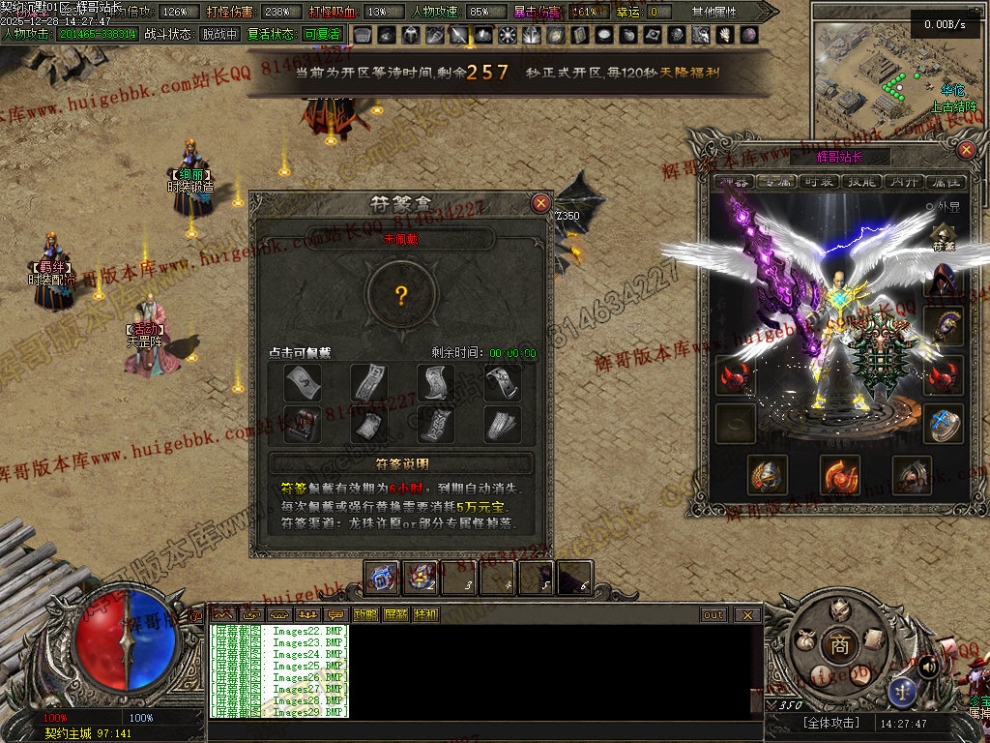This screenshot has width=990, height=743.
Task: Use the first hotbar slot item
Action: coord(381,577)
